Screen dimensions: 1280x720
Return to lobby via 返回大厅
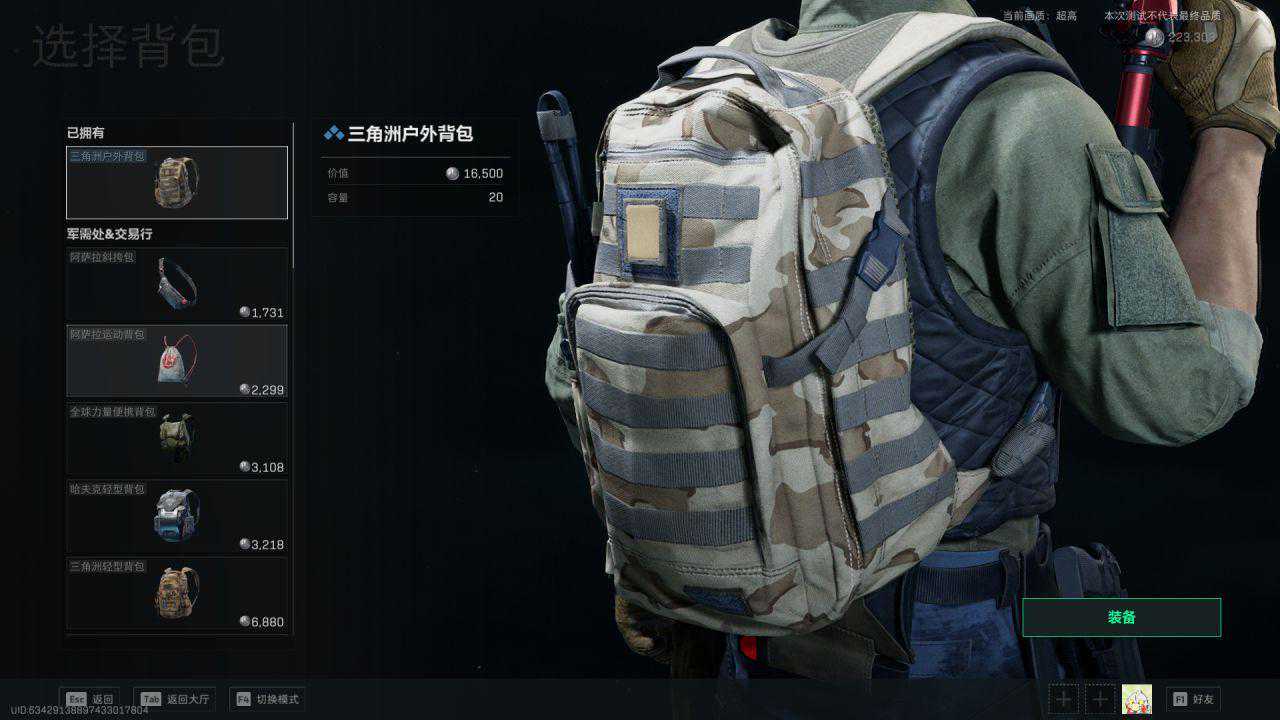(x=176, y=699)
